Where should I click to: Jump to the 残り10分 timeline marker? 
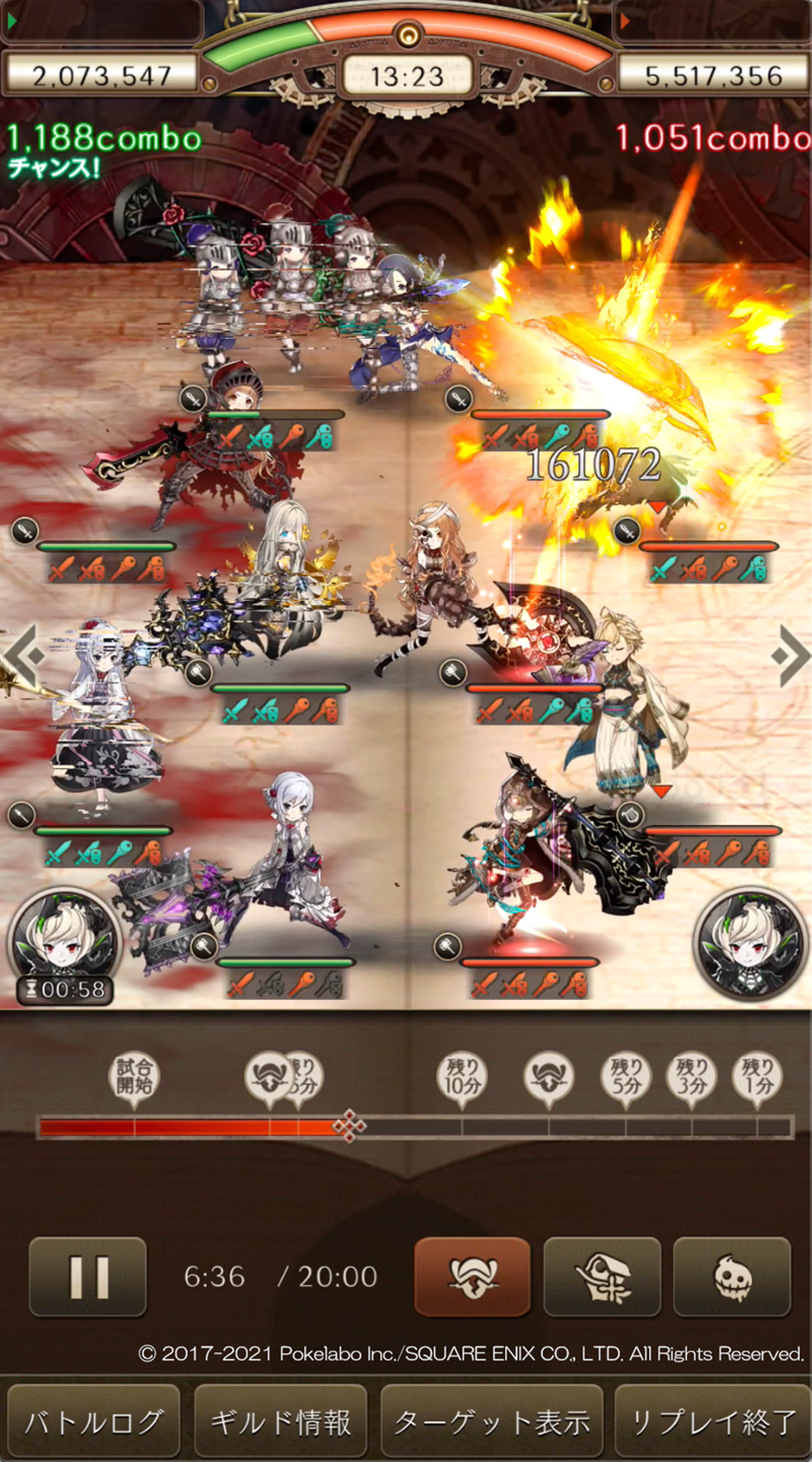[x=461, y=1077]
